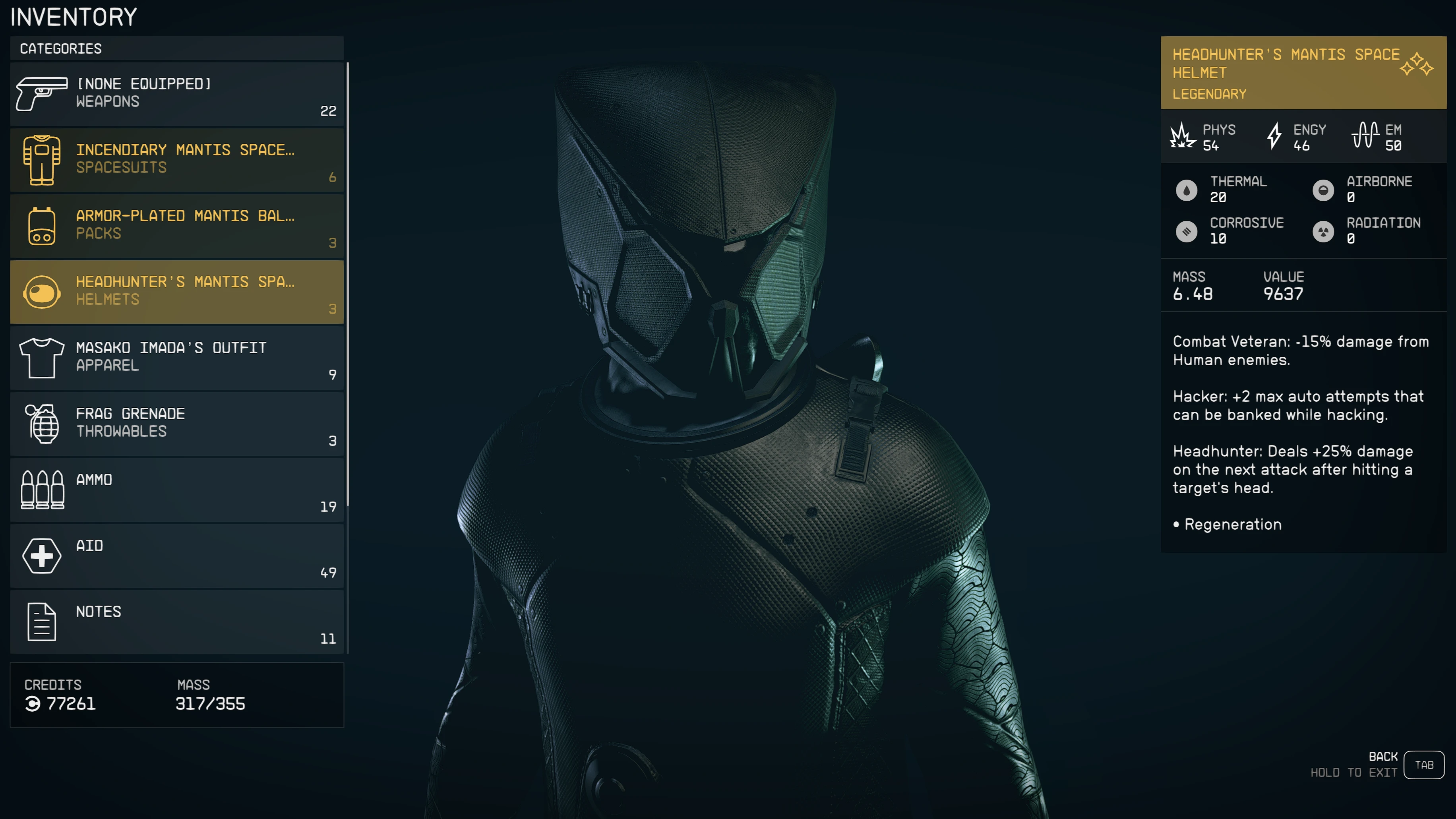Show the Aid items list
Screen dimensions: 1456x819
pos(176,556)
